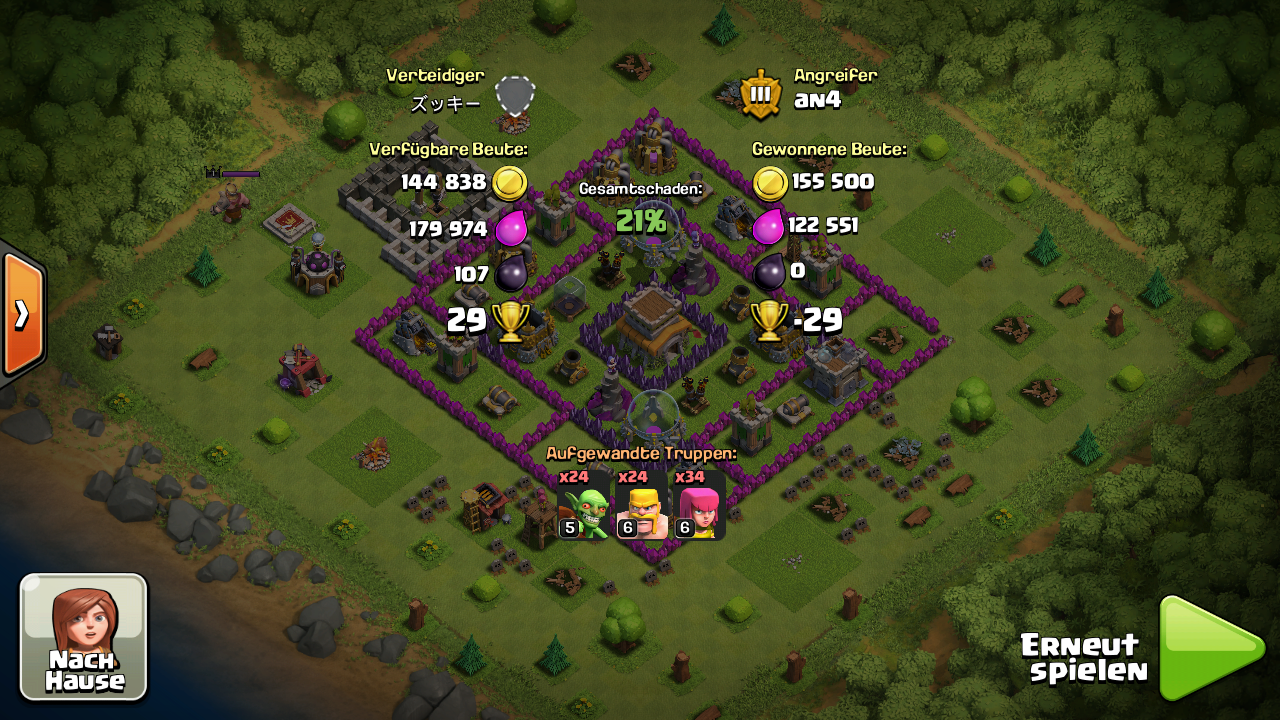Select the barbarian troop icon
1280x720 pixels.
tap(643, 505)
